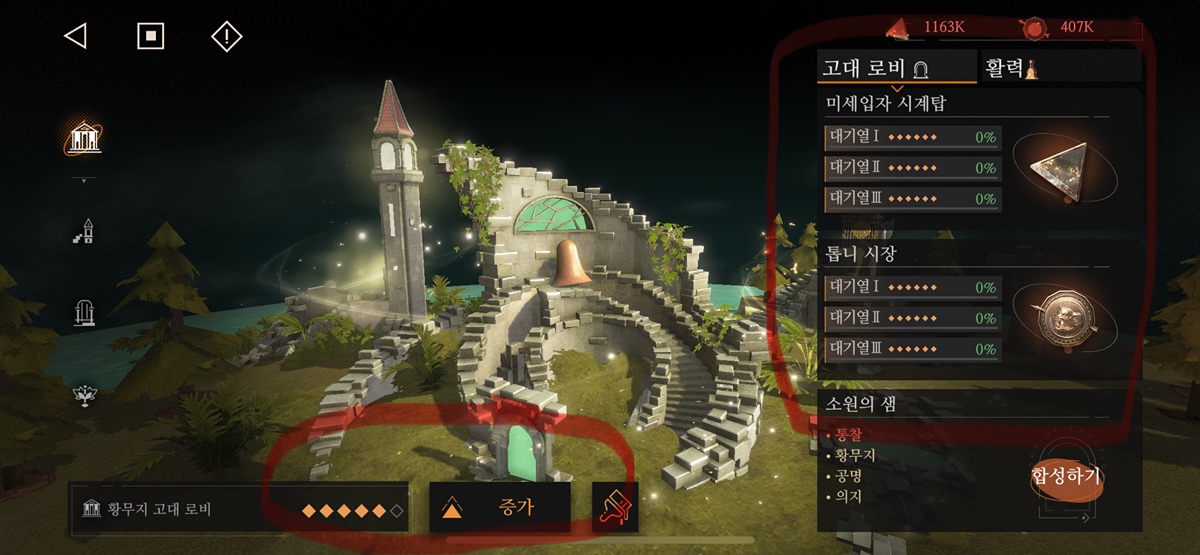Select the tower with stairs sidebar icon
Viewport: 1200px width, 555px height.
84,231
